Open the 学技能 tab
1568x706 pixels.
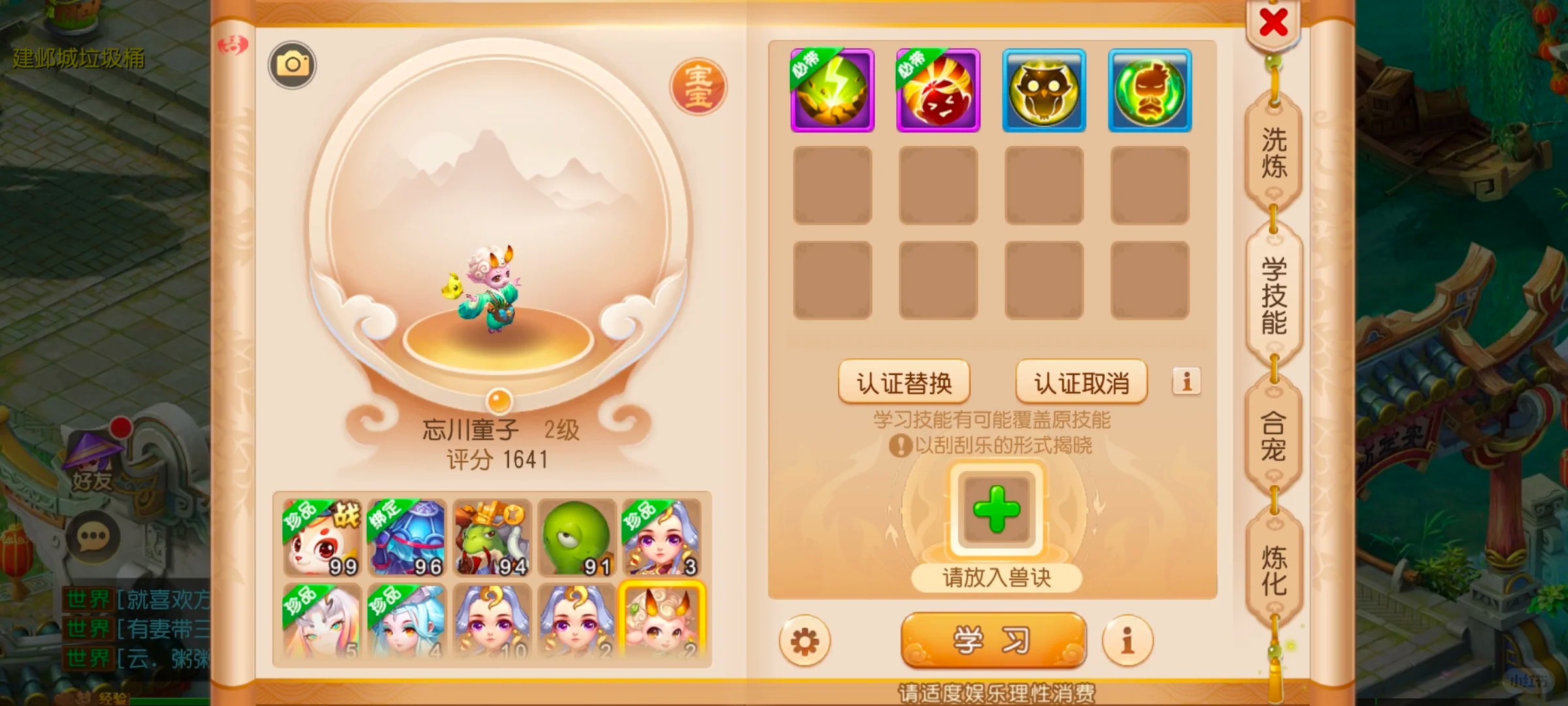tap(1274, 295)
